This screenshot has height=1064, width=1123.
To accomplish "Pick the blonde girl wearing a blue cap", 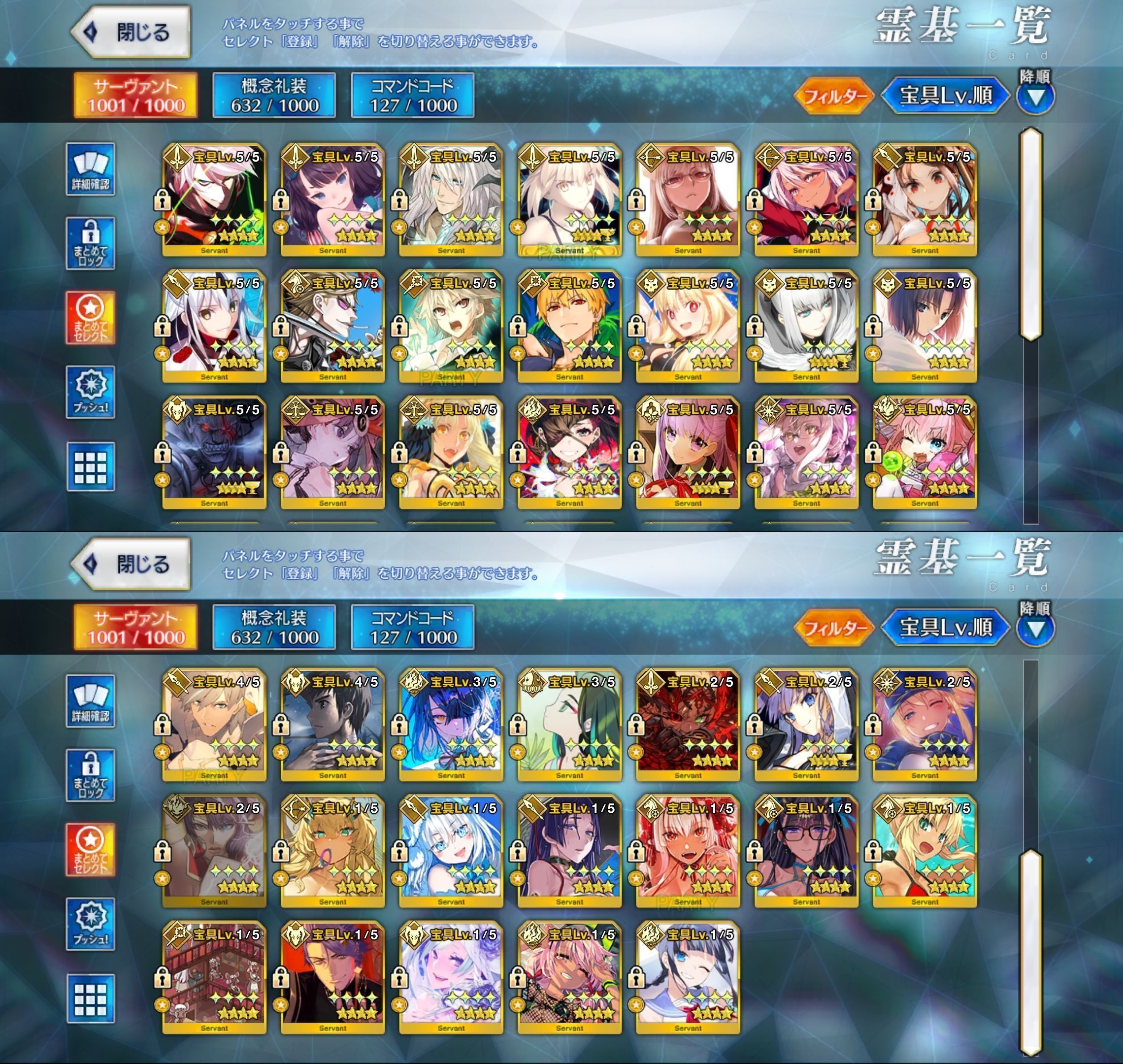I will 925,725.
